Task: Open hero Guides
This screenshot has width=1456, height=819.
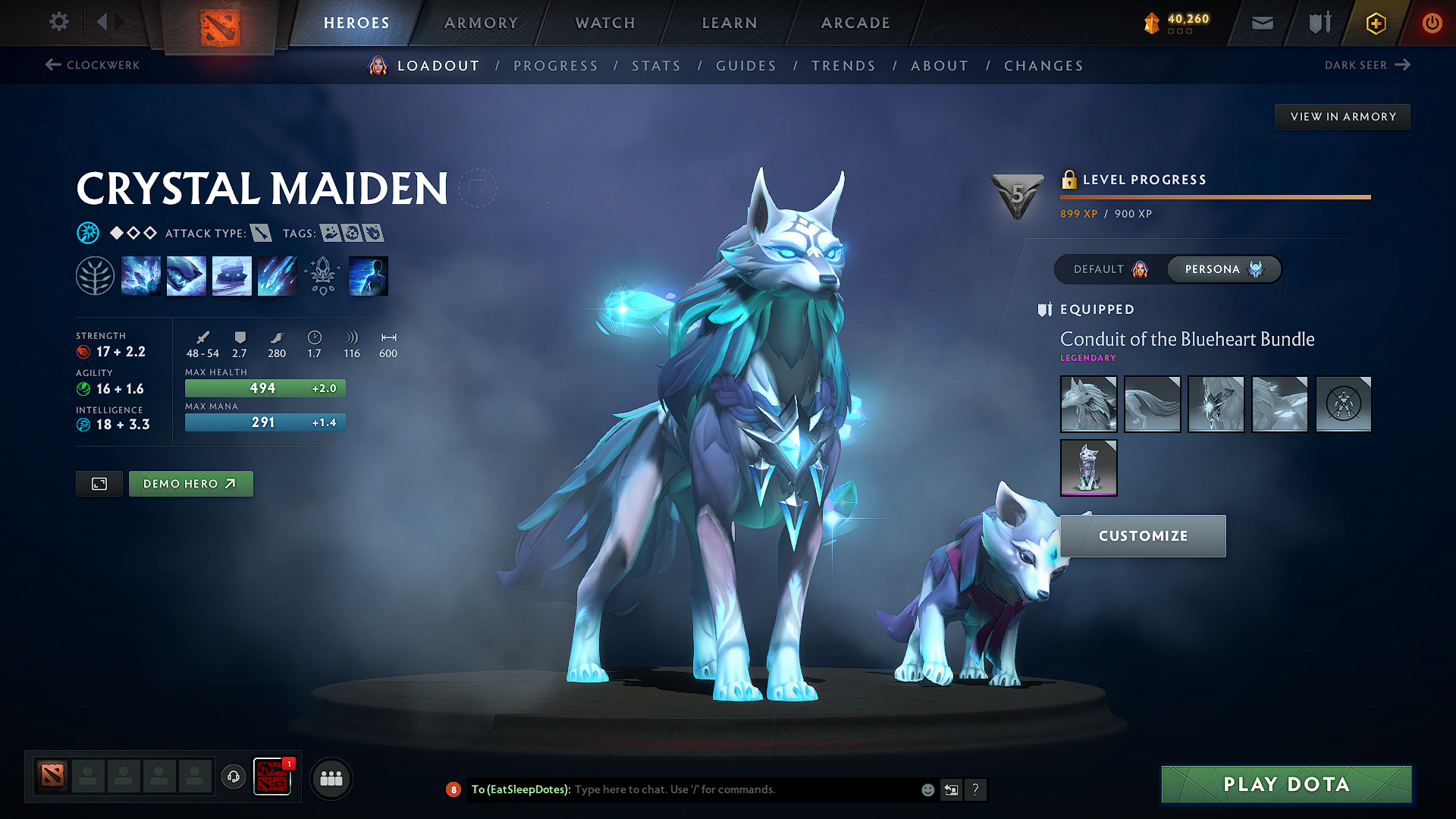Action: pyautogui.click(x=746, y=66)
